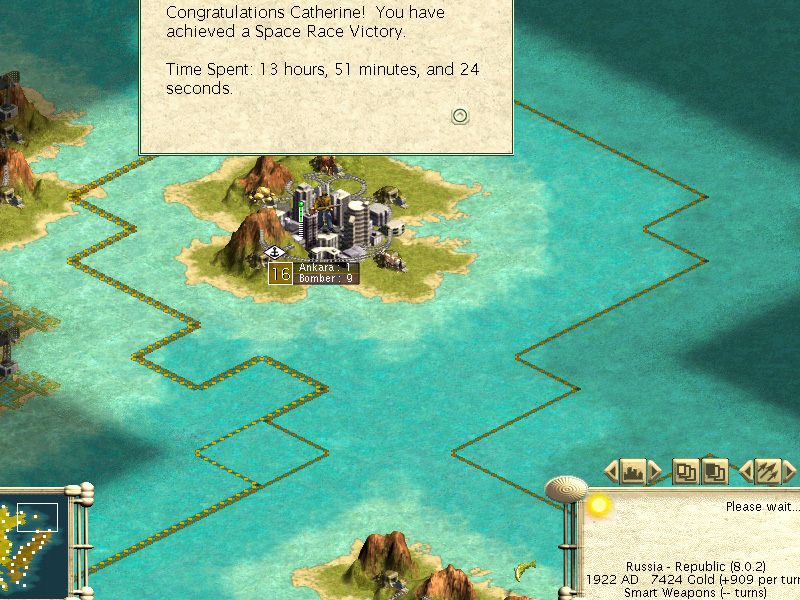Click the dark overlapping squares button
The width and height of the screenshot is (800, 600).
(x=715, y=470)
